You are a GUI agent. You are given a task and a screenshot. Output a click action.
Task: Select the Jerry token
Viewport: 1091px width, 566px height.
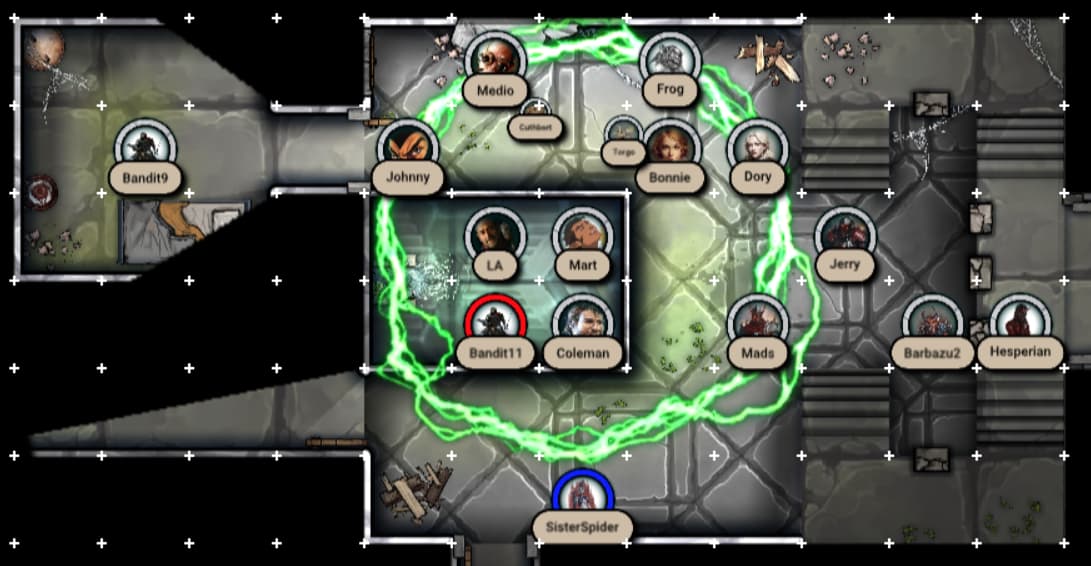[845, 236]
